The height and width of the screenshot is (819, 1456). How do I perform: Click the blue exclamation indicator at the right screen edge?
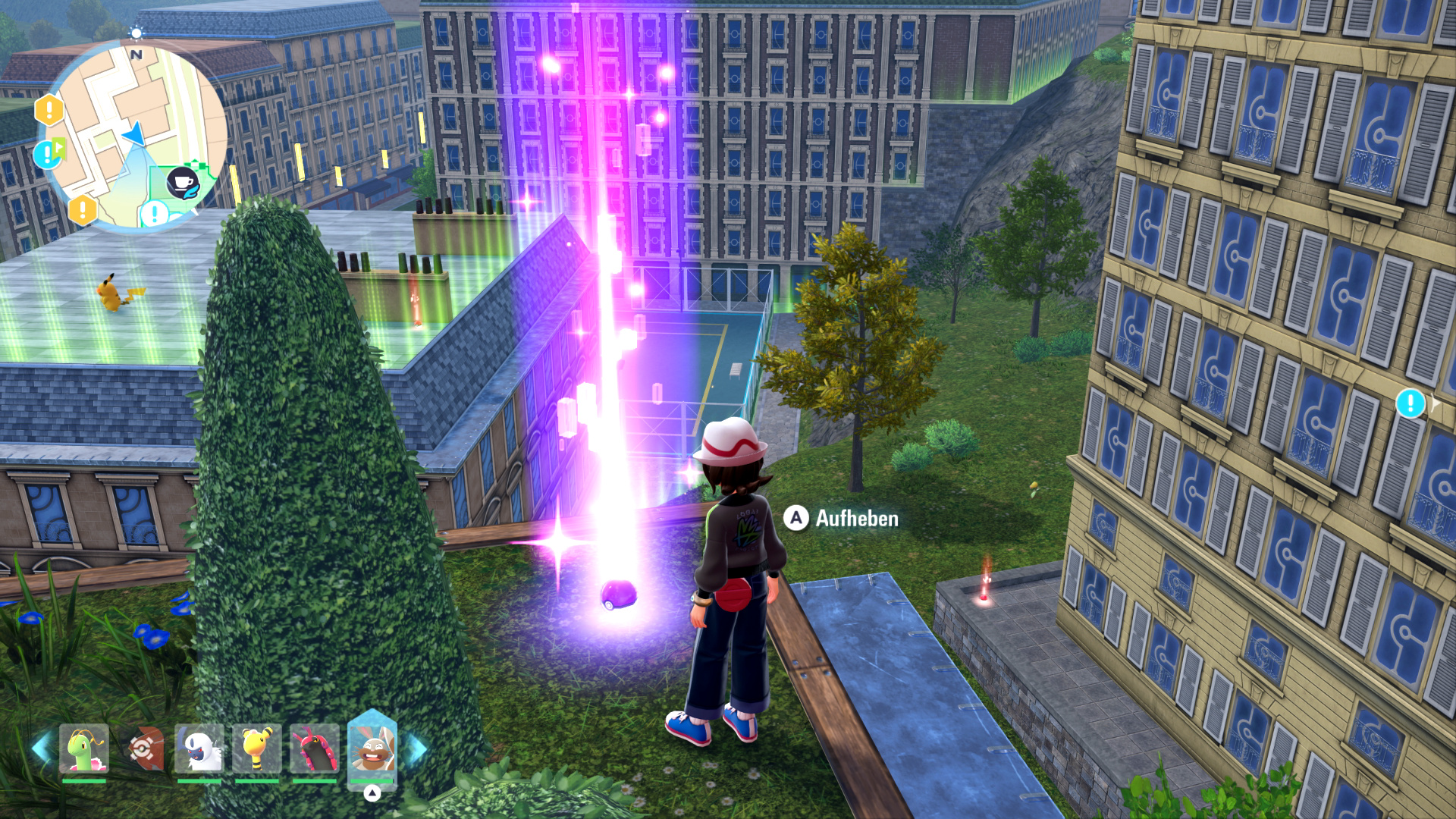(x=1410, y=403)
